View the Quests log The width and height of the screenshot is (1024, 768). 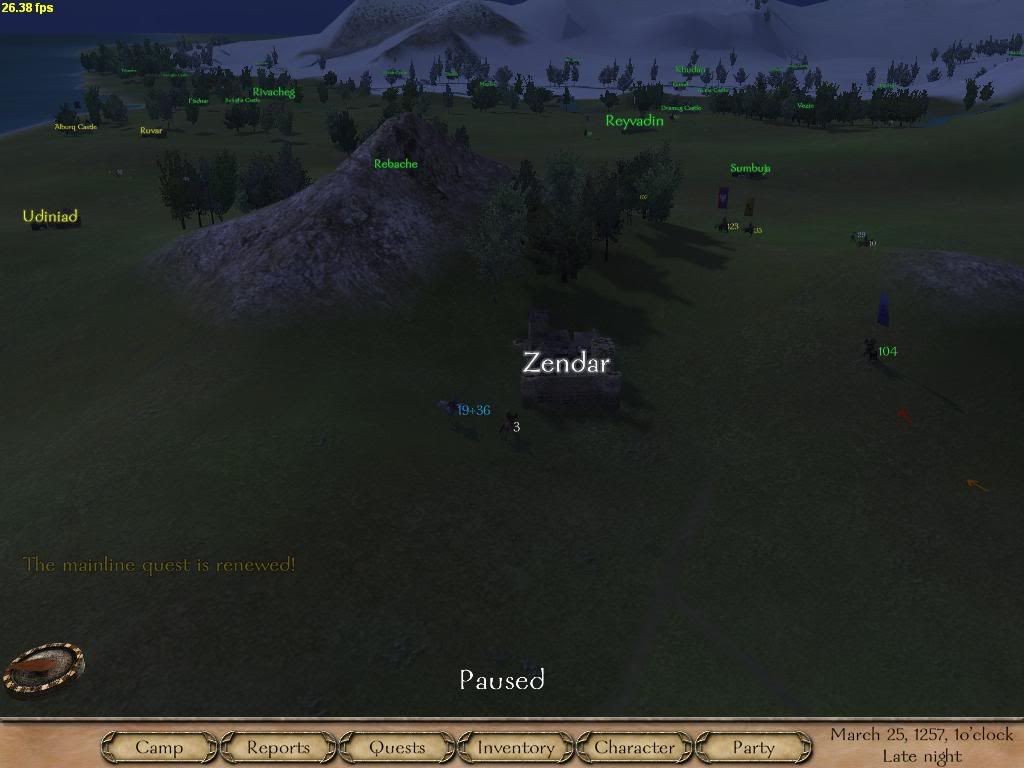tap(397, 747)
